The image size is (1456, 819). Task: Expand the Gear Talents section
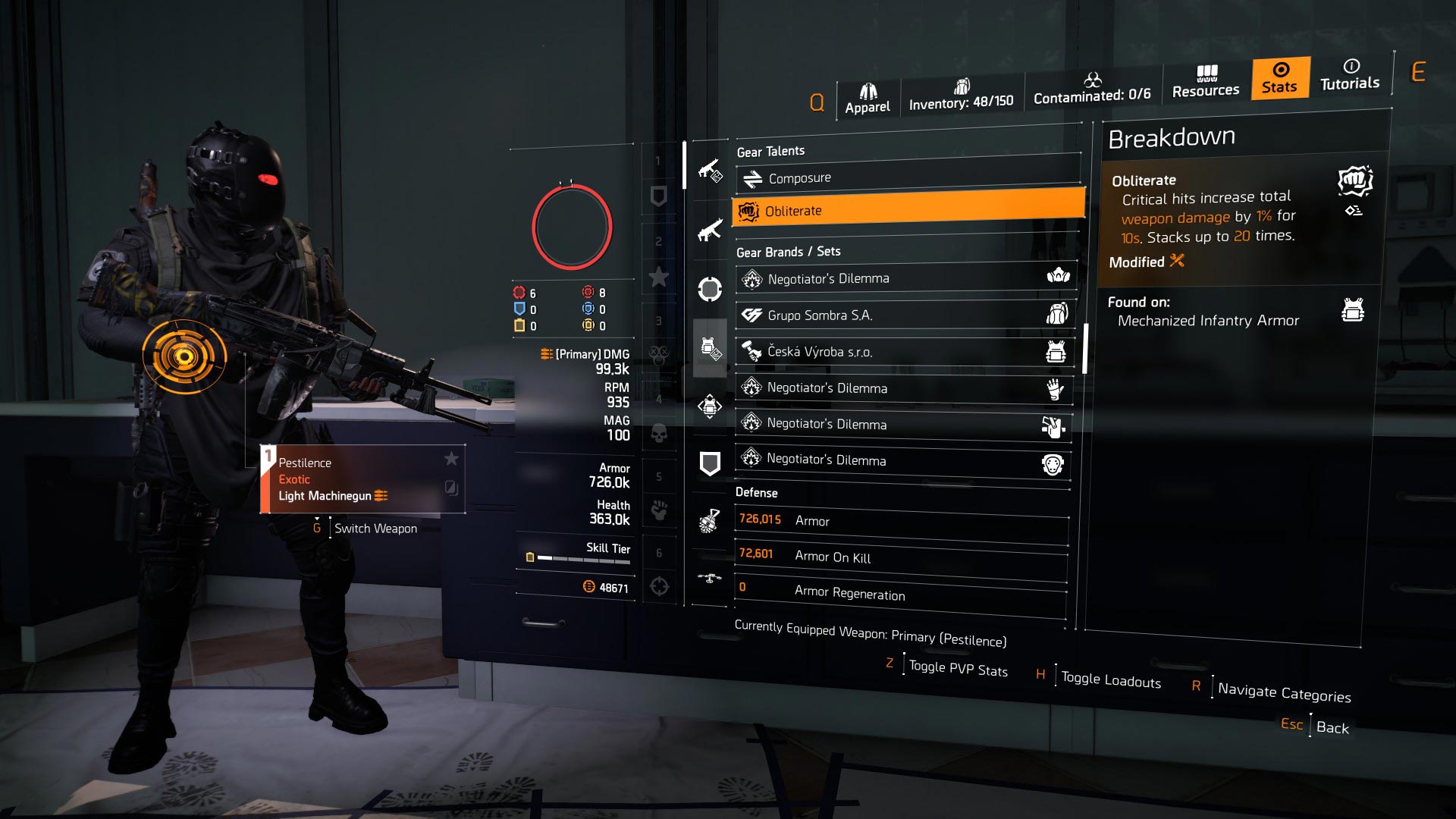(x=770, y=150)
